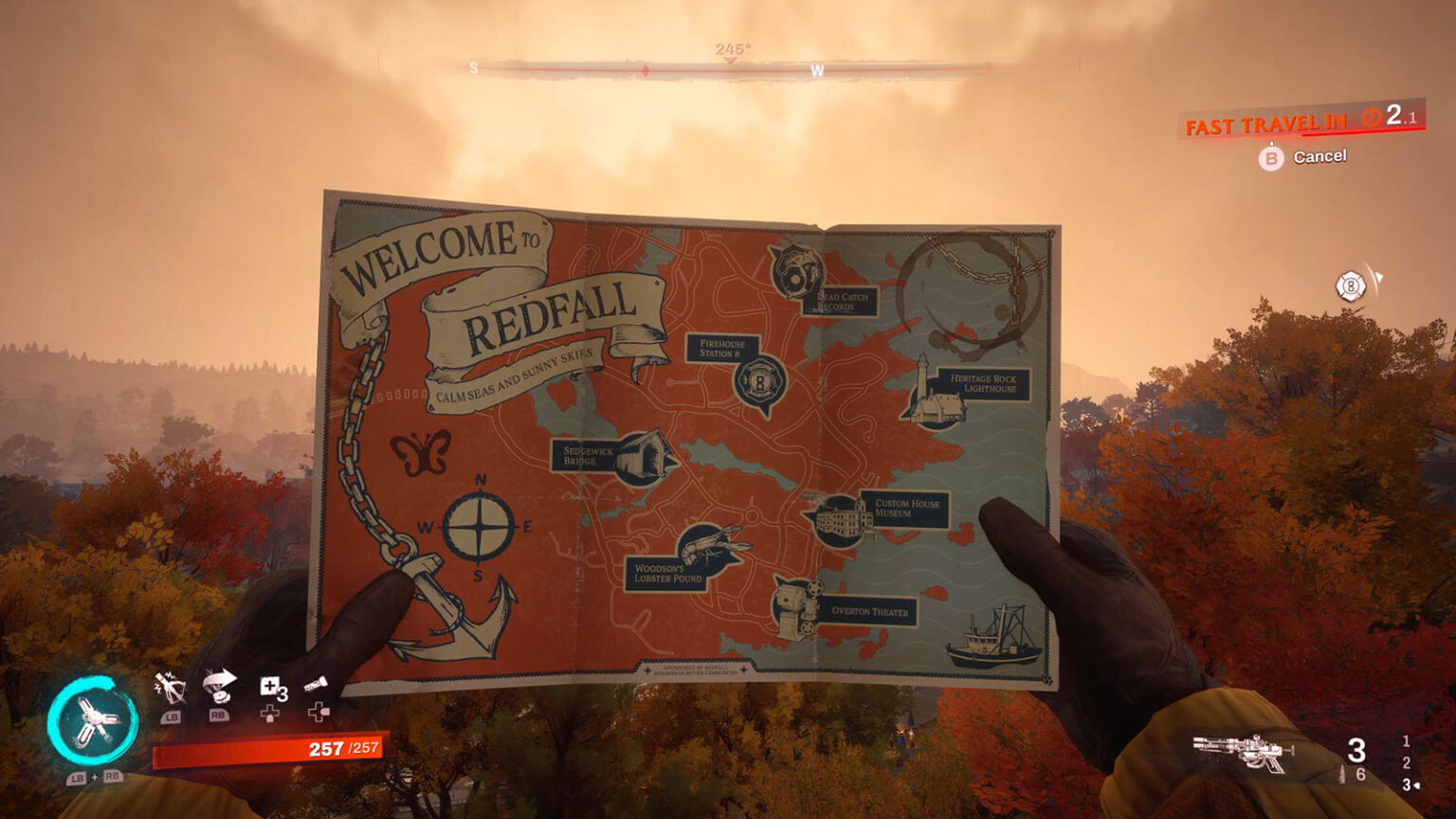Screen dimensions: 1456x819
Task: Select the Dead Catch Records octopus icon
Action: pyautogui.click(x=795, y=274)
